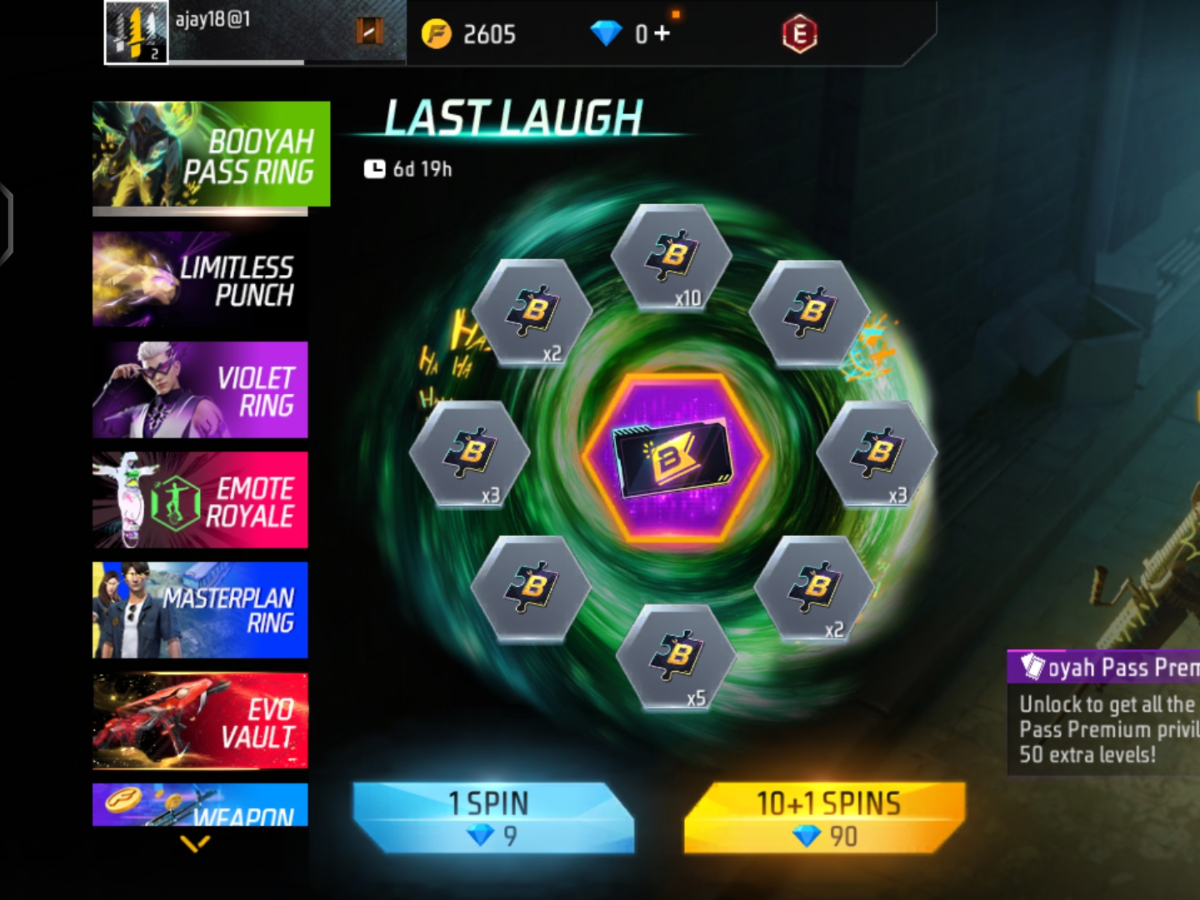
Task: Buy 1 Spin for 9 diamonds
Action: pyautogui.click(x=493, y=818)
